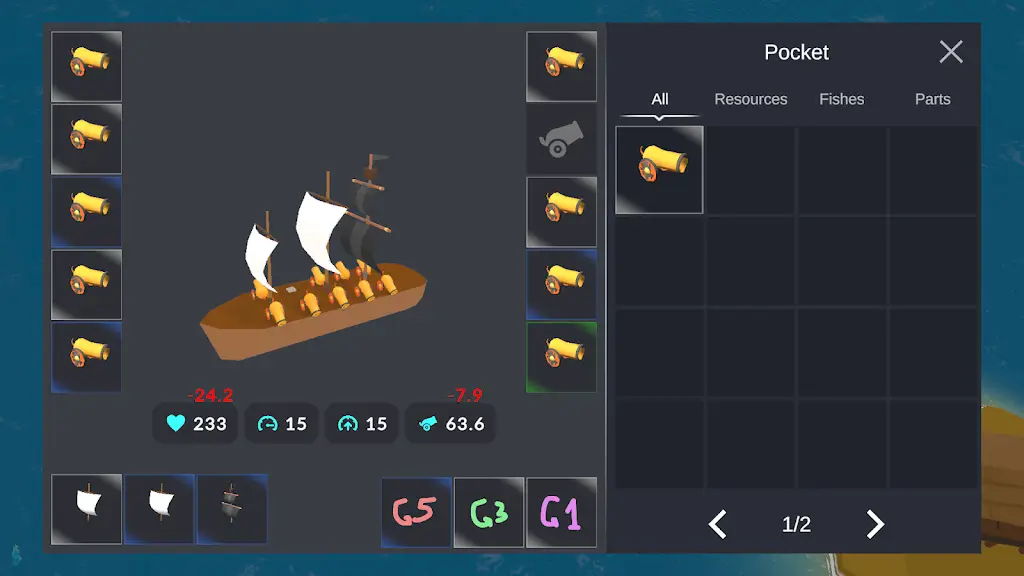Image resolution: width=1024 pixels, height=576 pixels.
Task: Select the dark black sail slot
Action: tap(232, 509)
